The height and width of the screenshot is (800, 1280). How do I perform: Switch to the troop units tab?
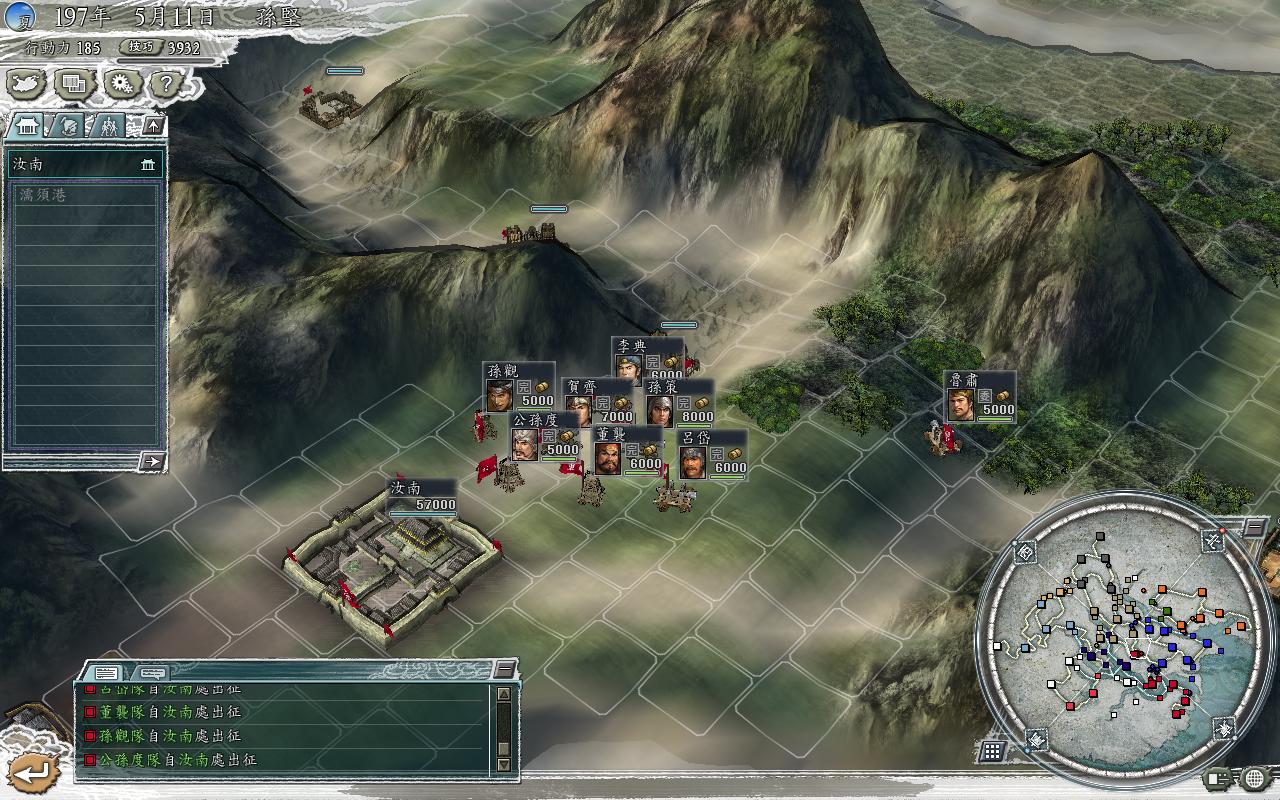pyautogui.click(x=69, y=126)
